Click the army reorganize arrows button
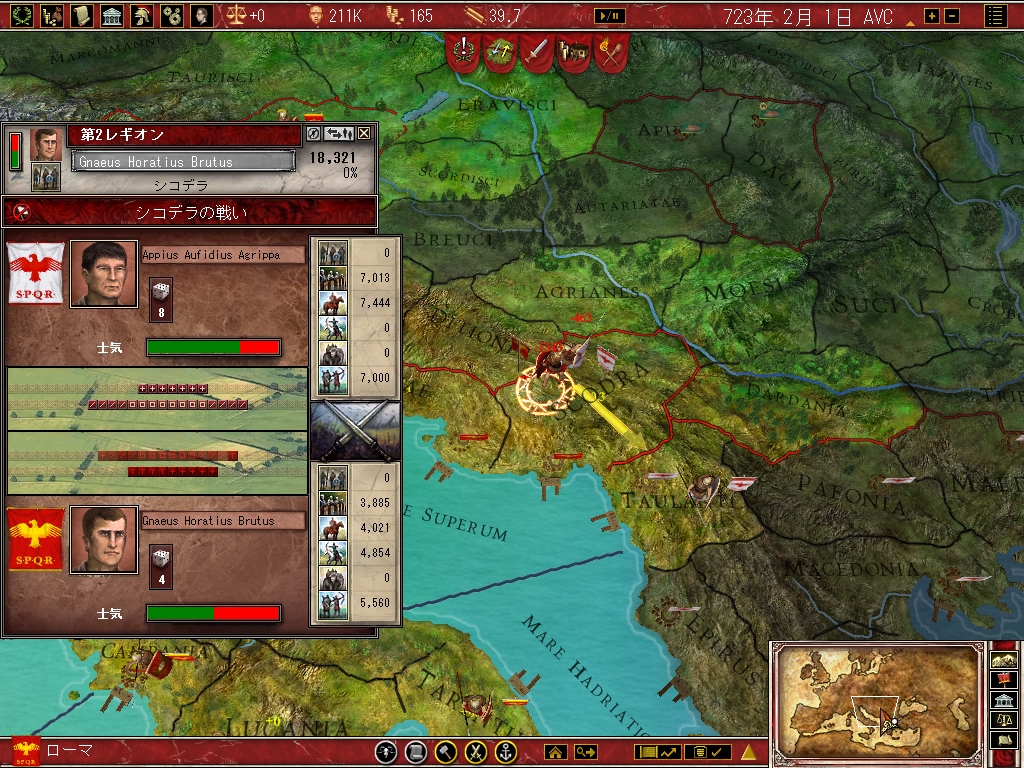The width and height of the screenshot is (1024, 768). point(339,133)
